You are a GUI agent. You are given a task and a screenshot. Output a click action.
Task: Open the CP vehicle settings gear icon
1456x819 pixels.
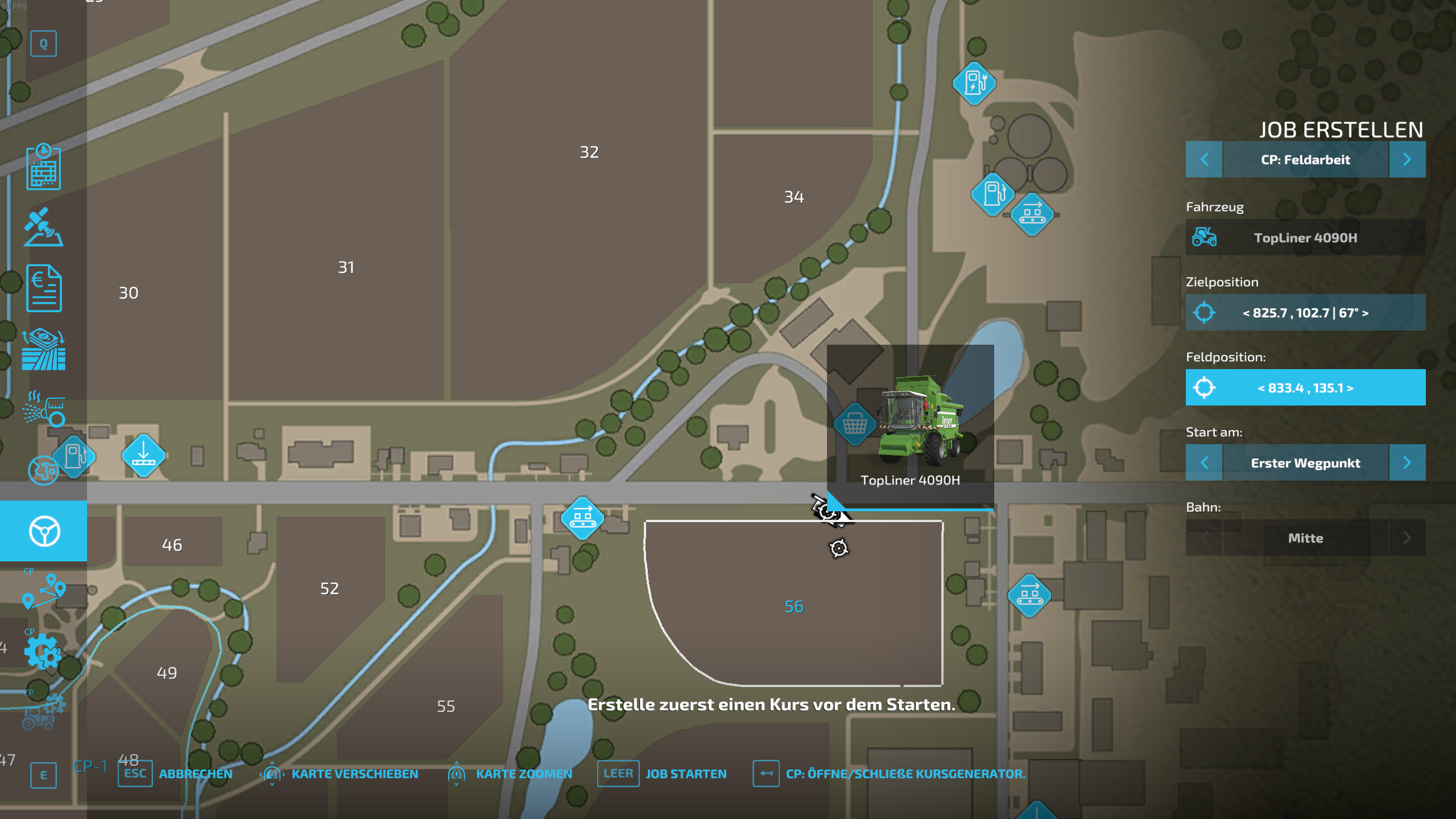pyautogui.click(x=43, y=651)
